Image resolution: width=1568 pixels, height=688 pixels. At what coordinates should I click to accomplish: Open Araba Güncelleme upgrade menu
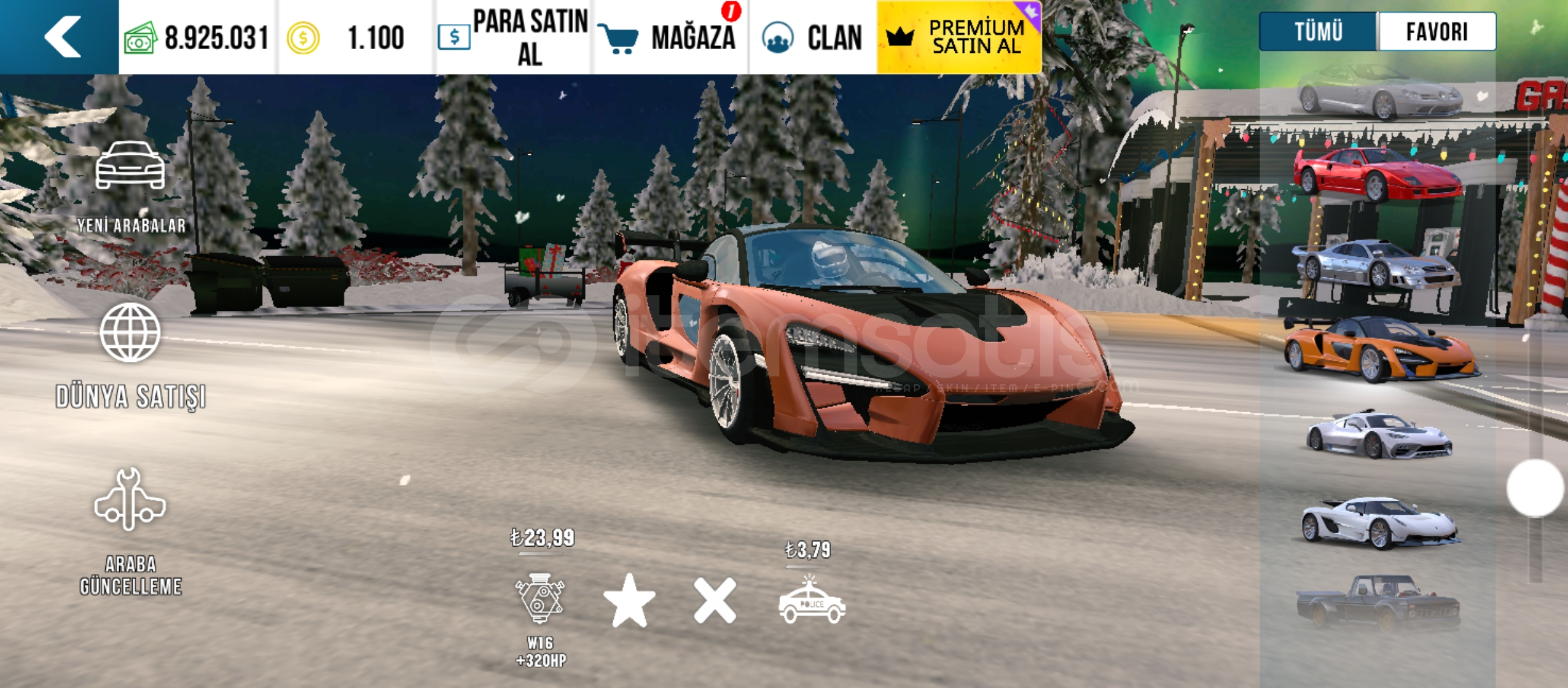click(x=131, y=530)
